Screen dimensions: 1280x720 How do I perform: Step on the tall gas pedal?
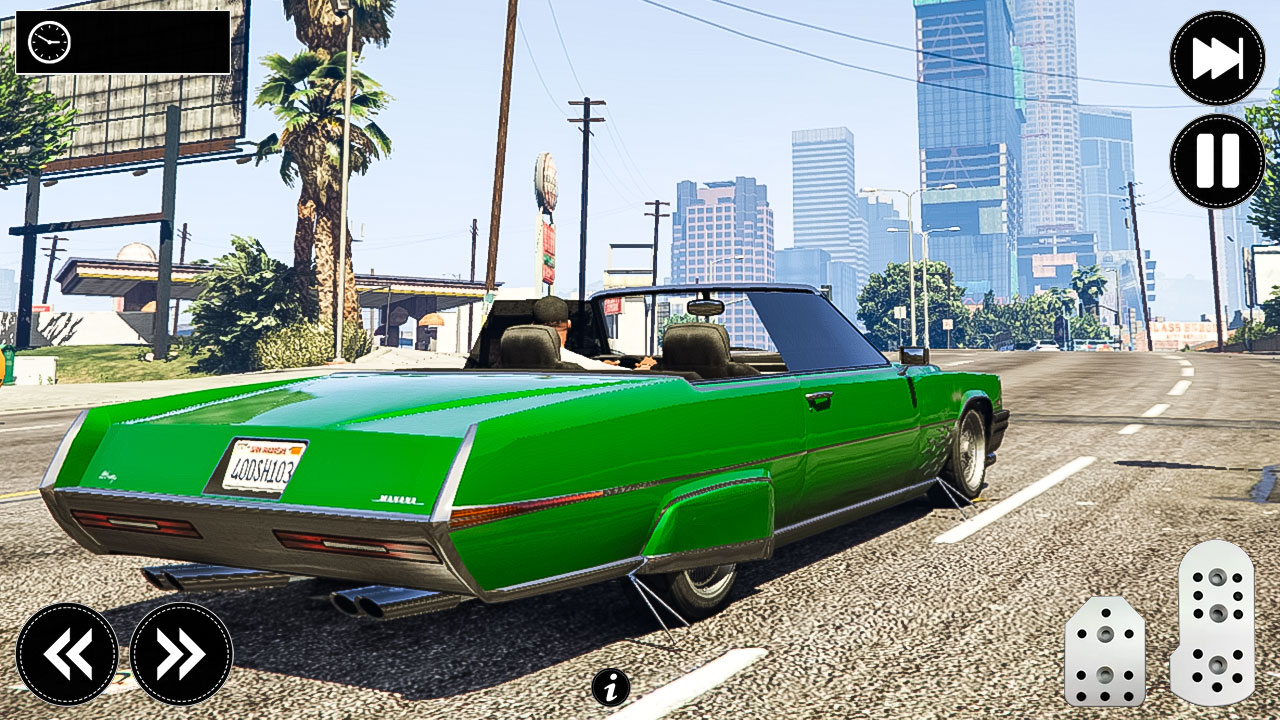pos(1212,622)
